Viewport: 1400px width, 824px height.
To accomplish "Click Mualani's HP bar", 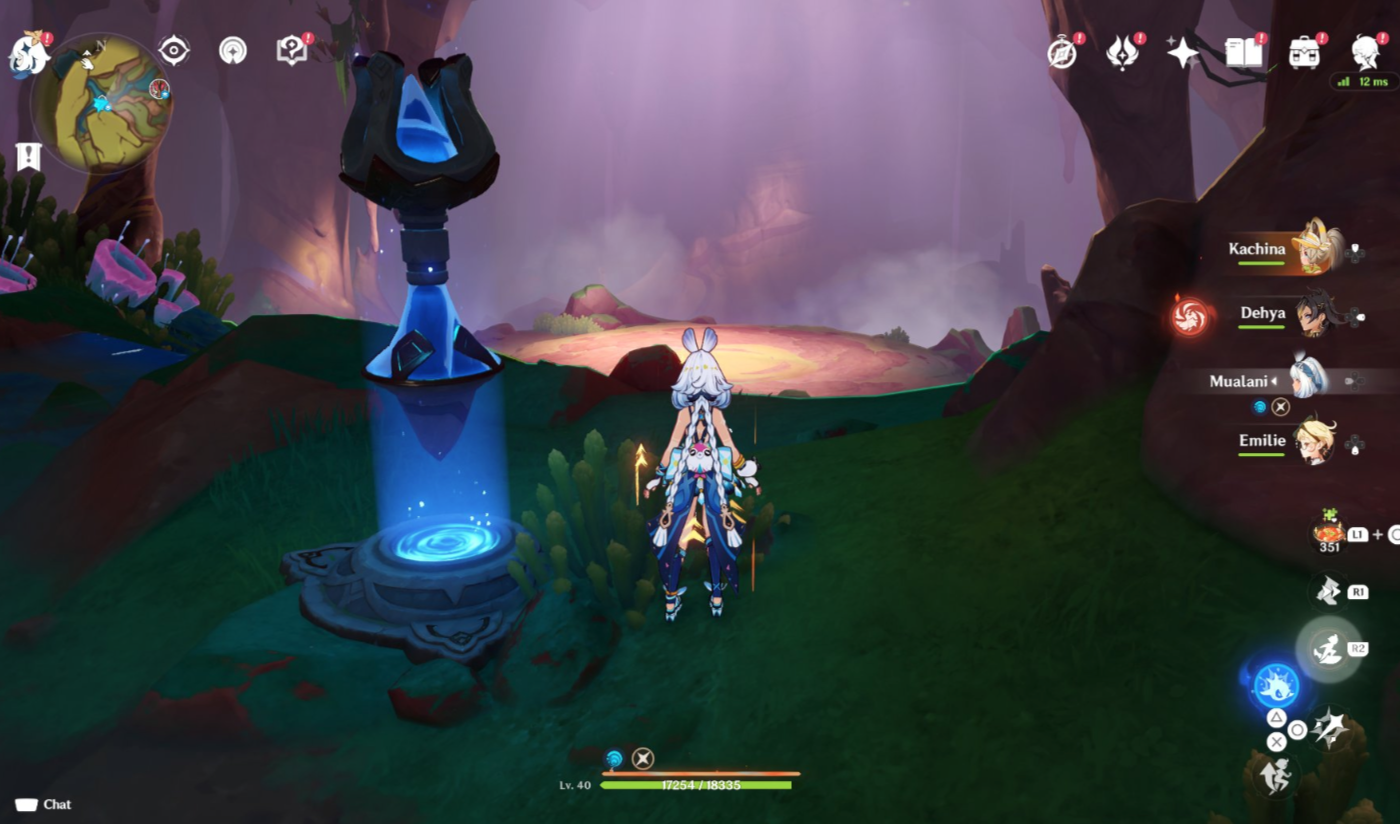I will coord(700,786).
